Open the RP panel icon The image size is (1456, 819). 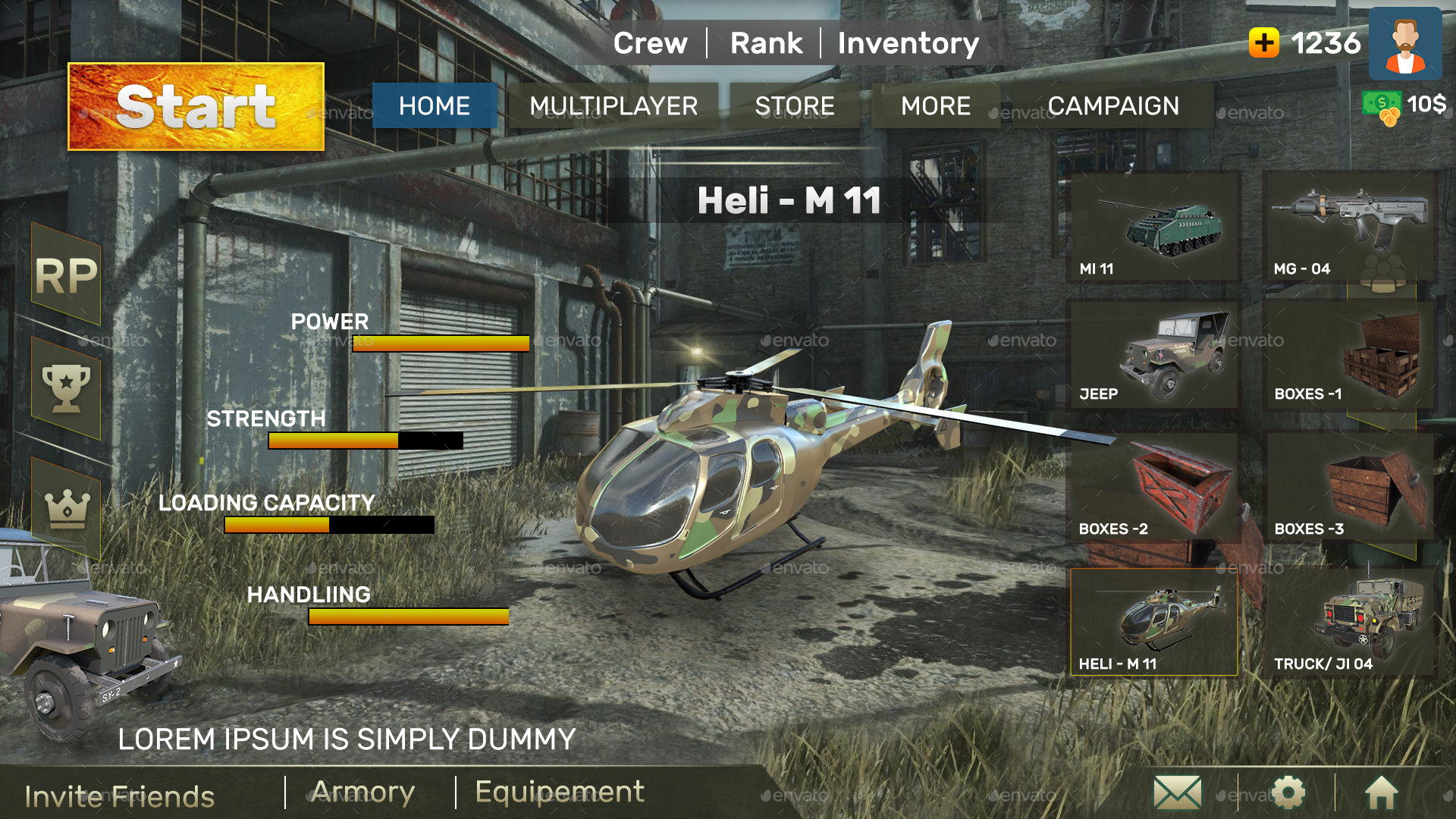(67, 275)
